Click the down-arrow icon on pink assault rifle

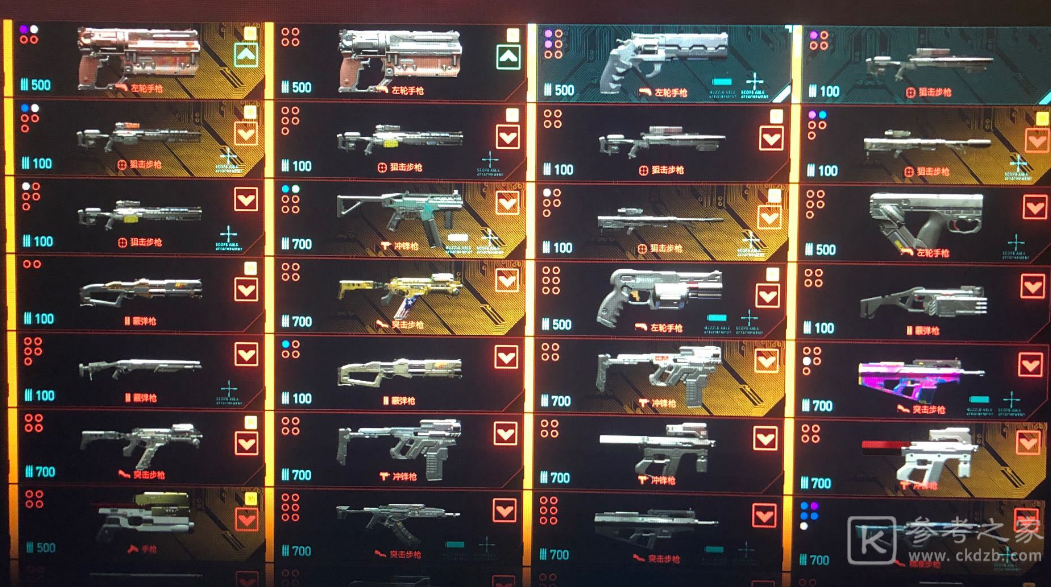(x=1029, y=365)
